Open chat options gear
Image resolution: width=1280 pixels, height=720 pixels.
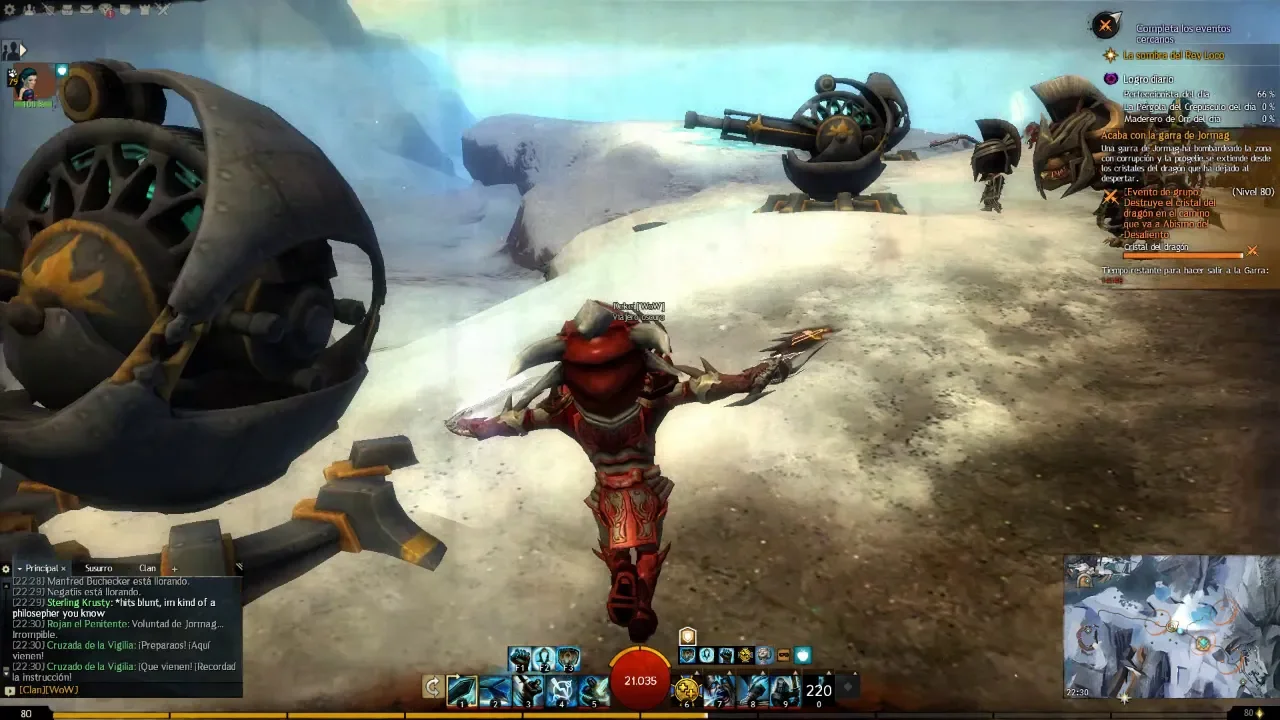[6, 569]
